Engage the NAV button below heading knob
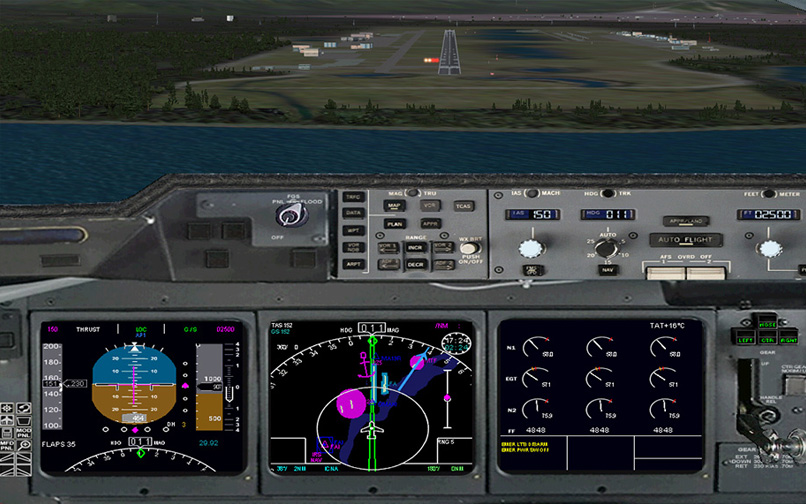Image resolution: width=806 pixels, height=504 pixels. [607, 269]
